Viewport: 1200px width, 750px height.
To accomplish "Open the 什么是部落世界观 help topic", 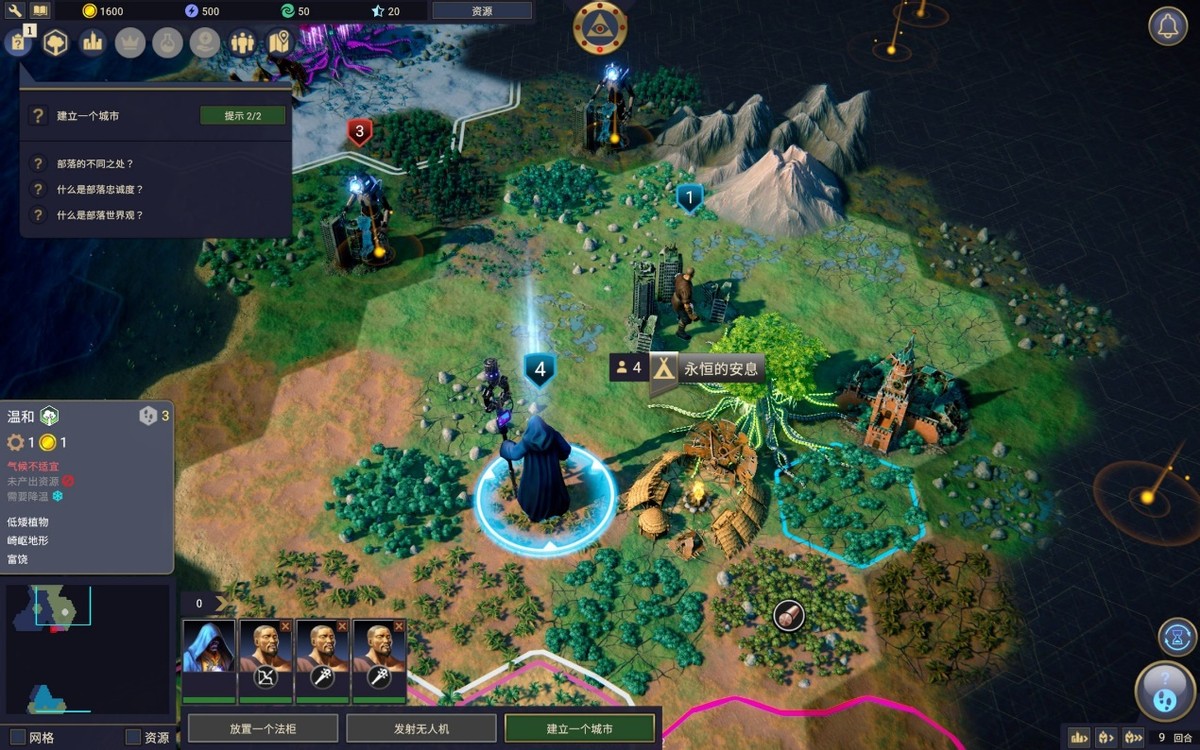I will click(100, 215).
